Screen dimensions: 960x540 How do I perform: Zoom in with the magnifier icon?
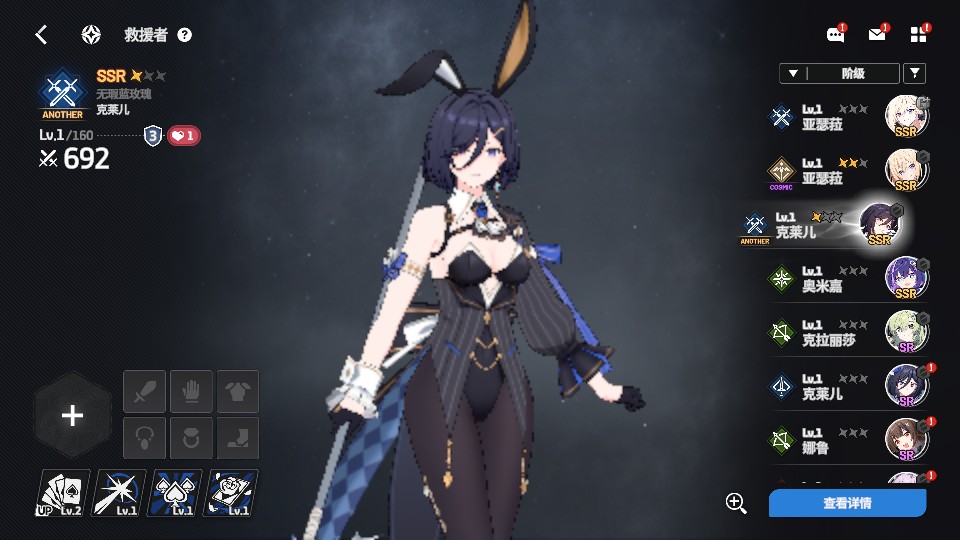pyautogui.click(x=737, y=503)
